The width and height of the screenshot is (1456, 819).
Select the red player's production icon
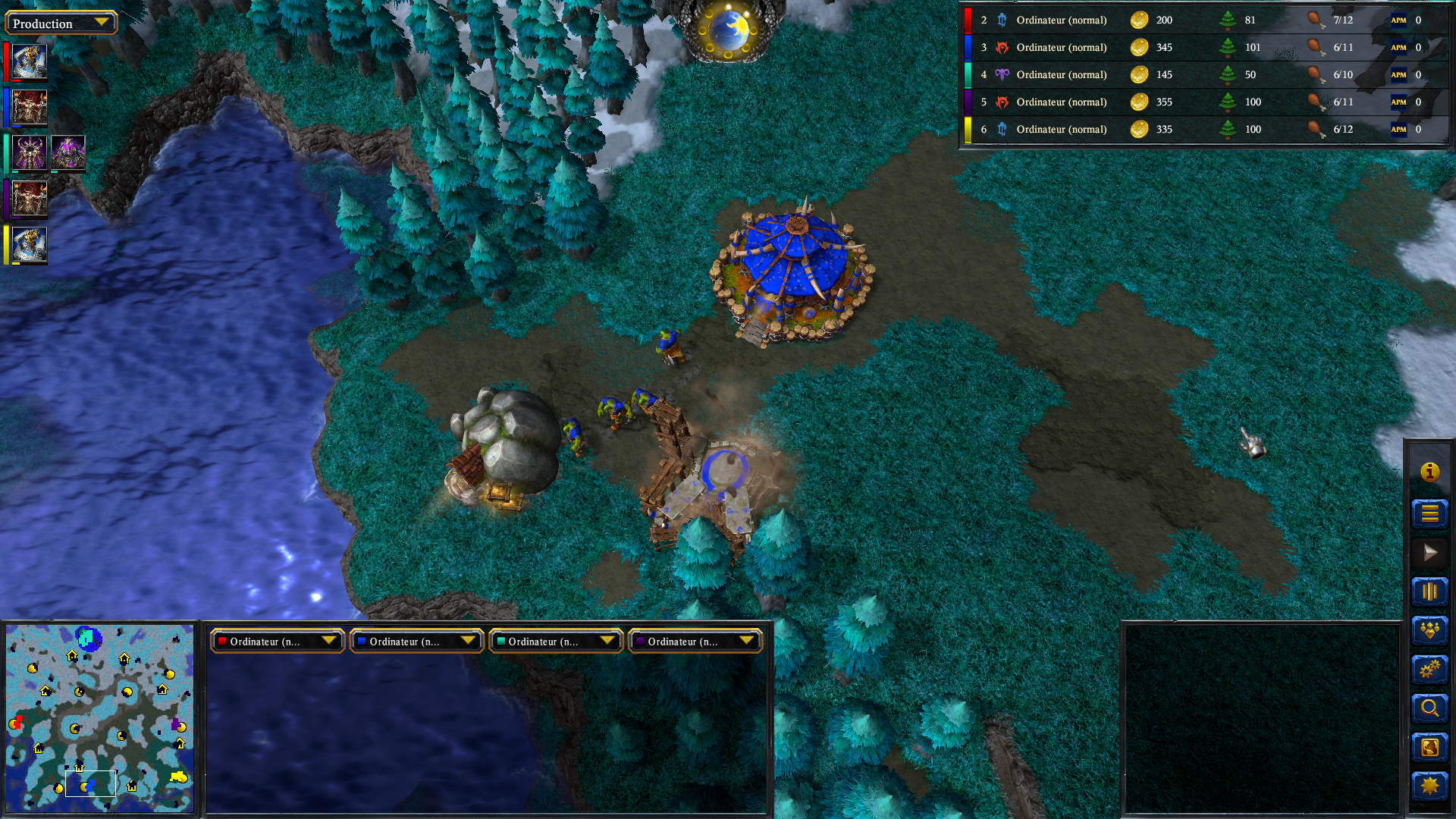30,62
